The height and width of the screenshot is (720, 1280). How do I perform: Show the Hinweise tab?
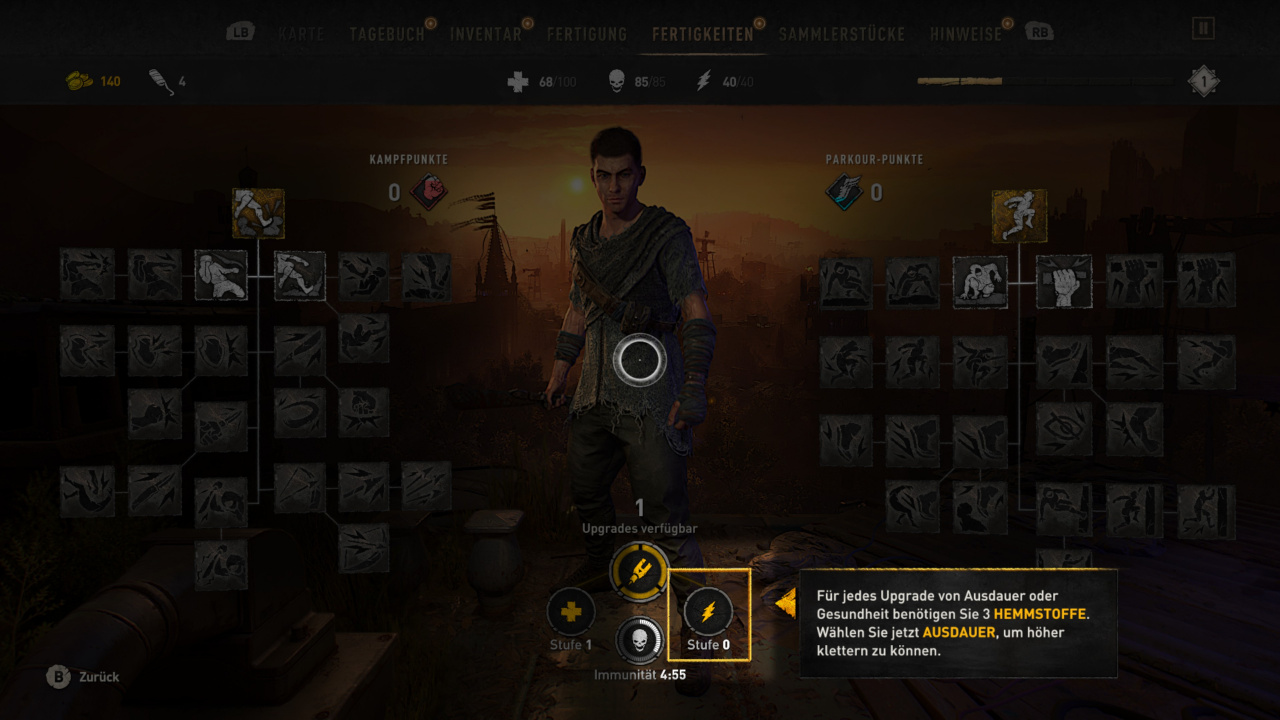click(x=965, y=34)
